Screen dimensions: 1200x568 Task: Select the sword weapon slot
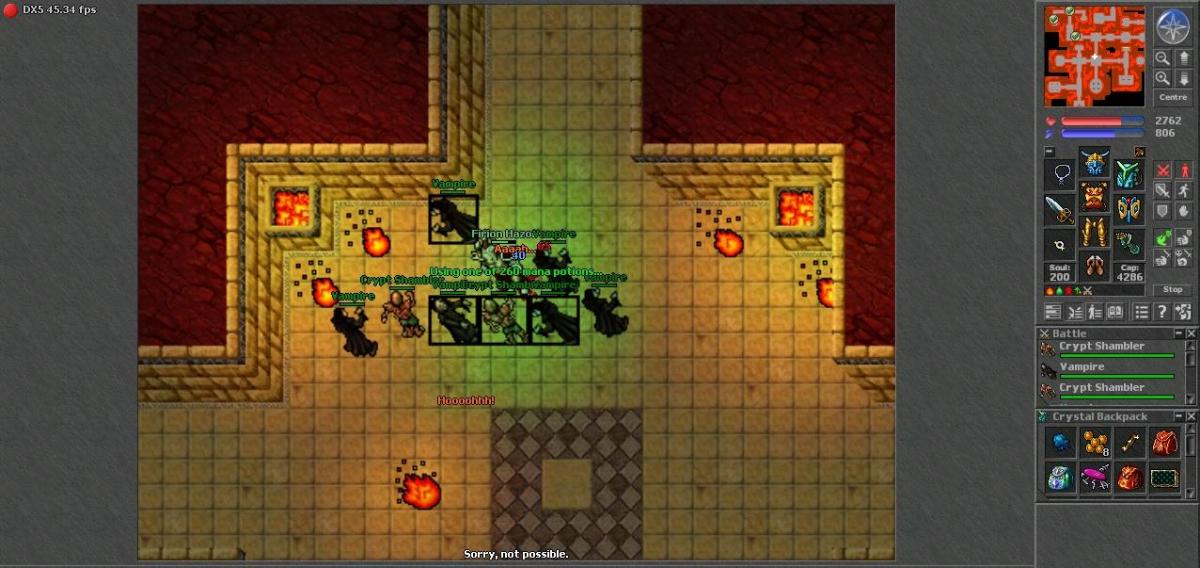(x=1060, y=210)
